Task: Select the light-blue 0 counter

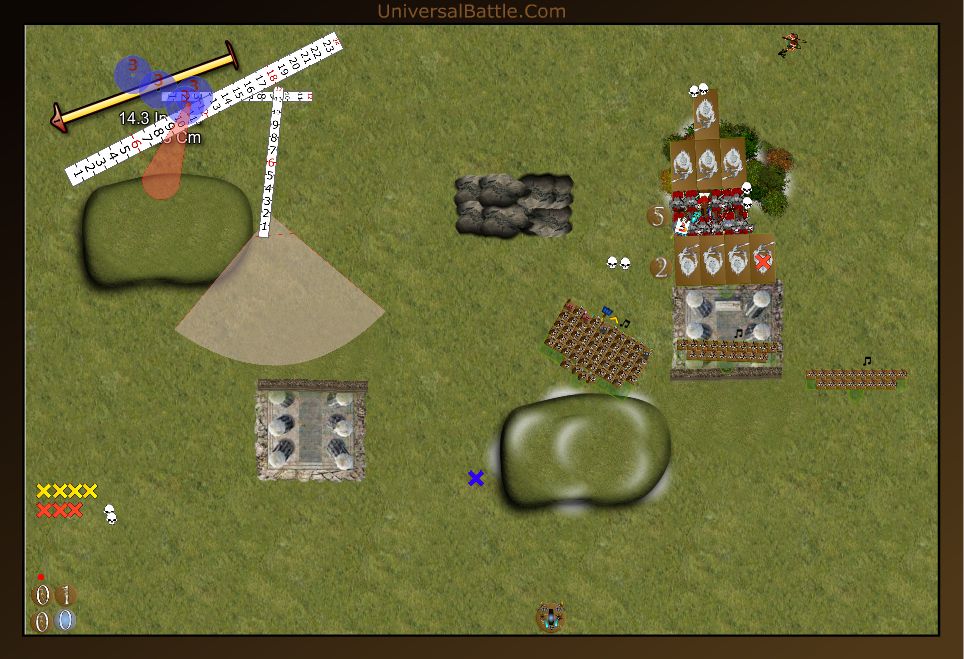Action: [x=65, y=621]
